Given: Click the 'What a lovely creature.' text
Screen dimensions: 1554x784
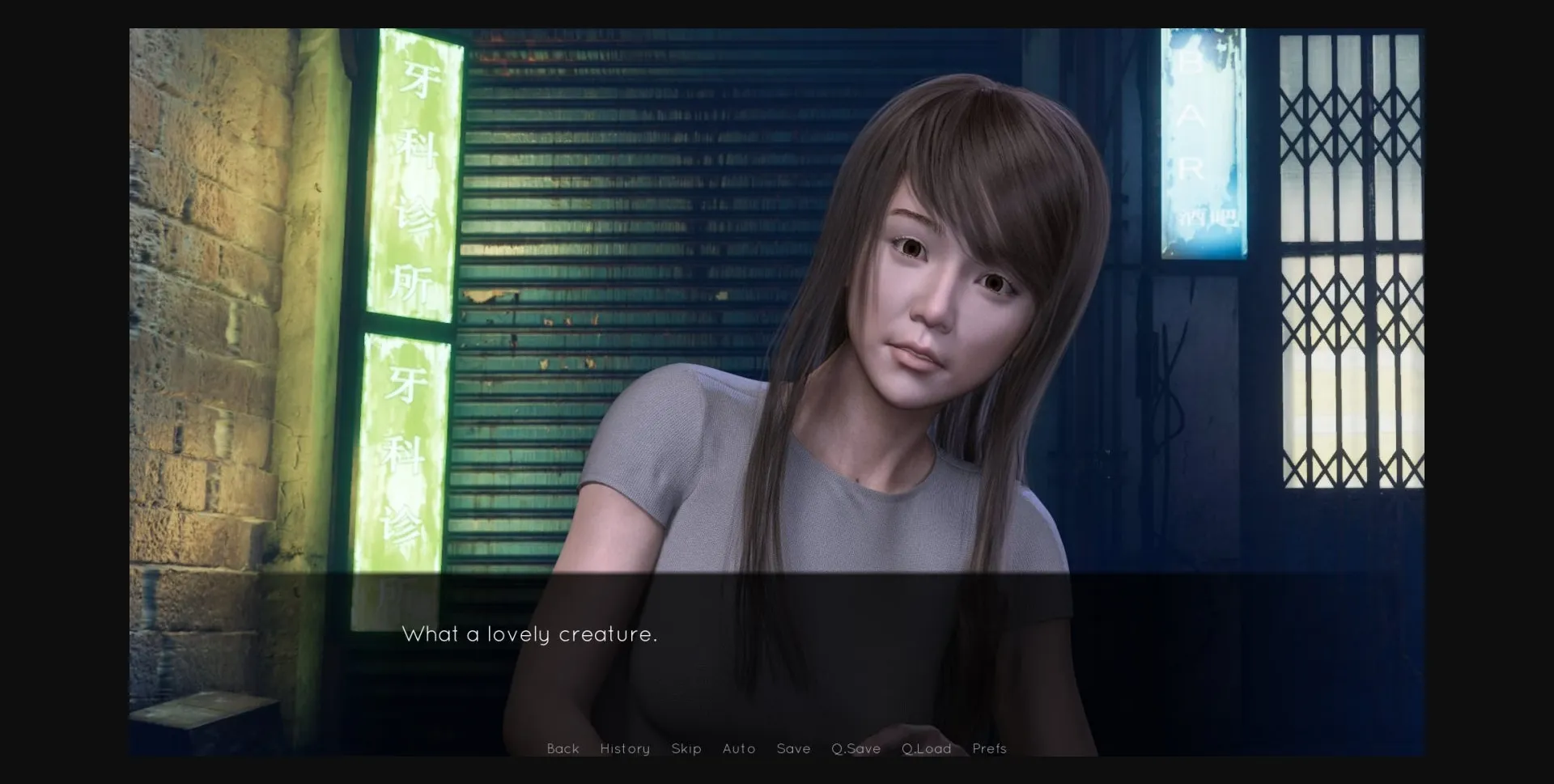Looking at the screenshot, I should point(530,634).
